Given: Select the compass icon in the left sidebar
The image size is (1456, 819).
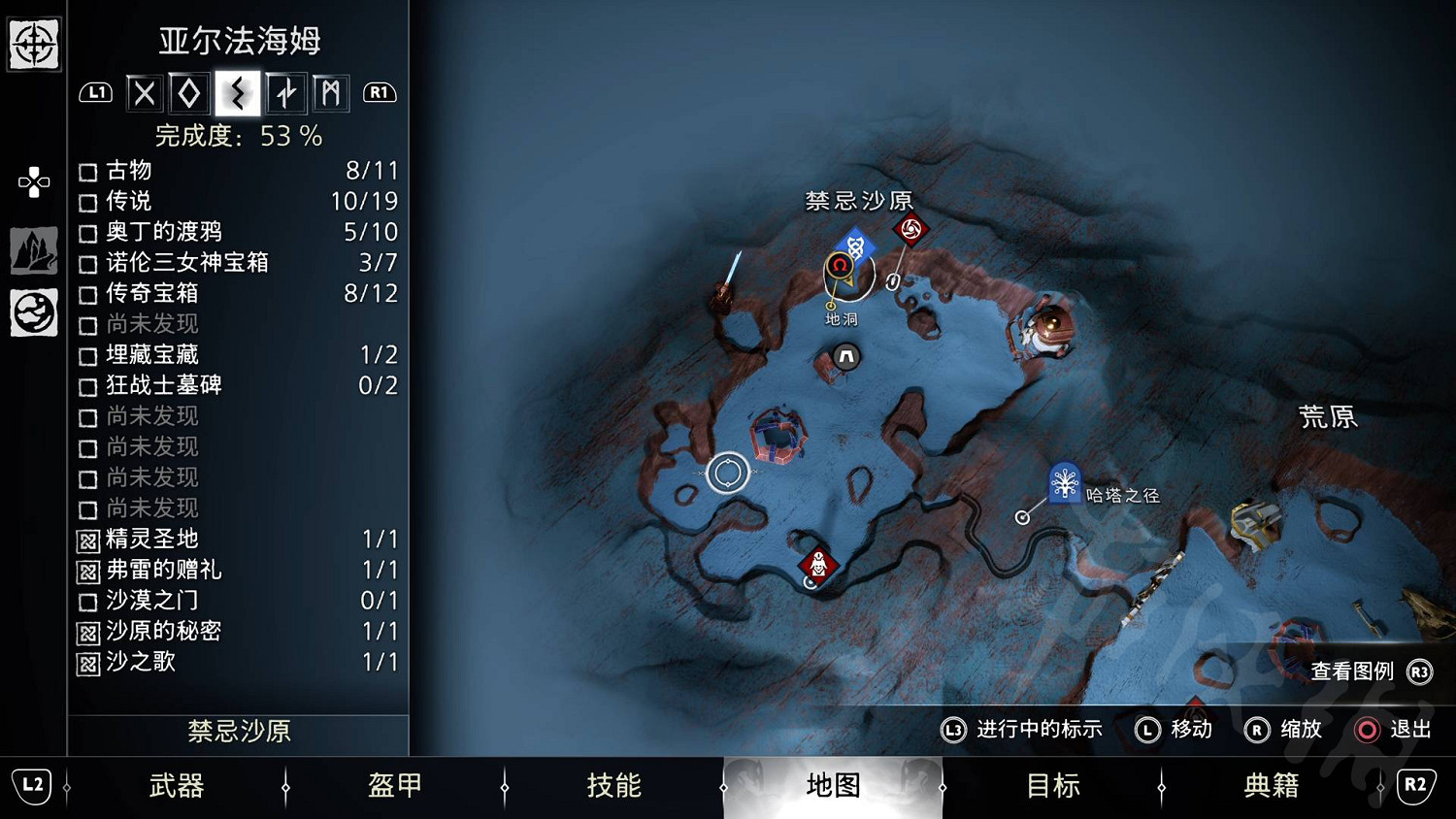Looking at the screenshot, I should 33,44.
